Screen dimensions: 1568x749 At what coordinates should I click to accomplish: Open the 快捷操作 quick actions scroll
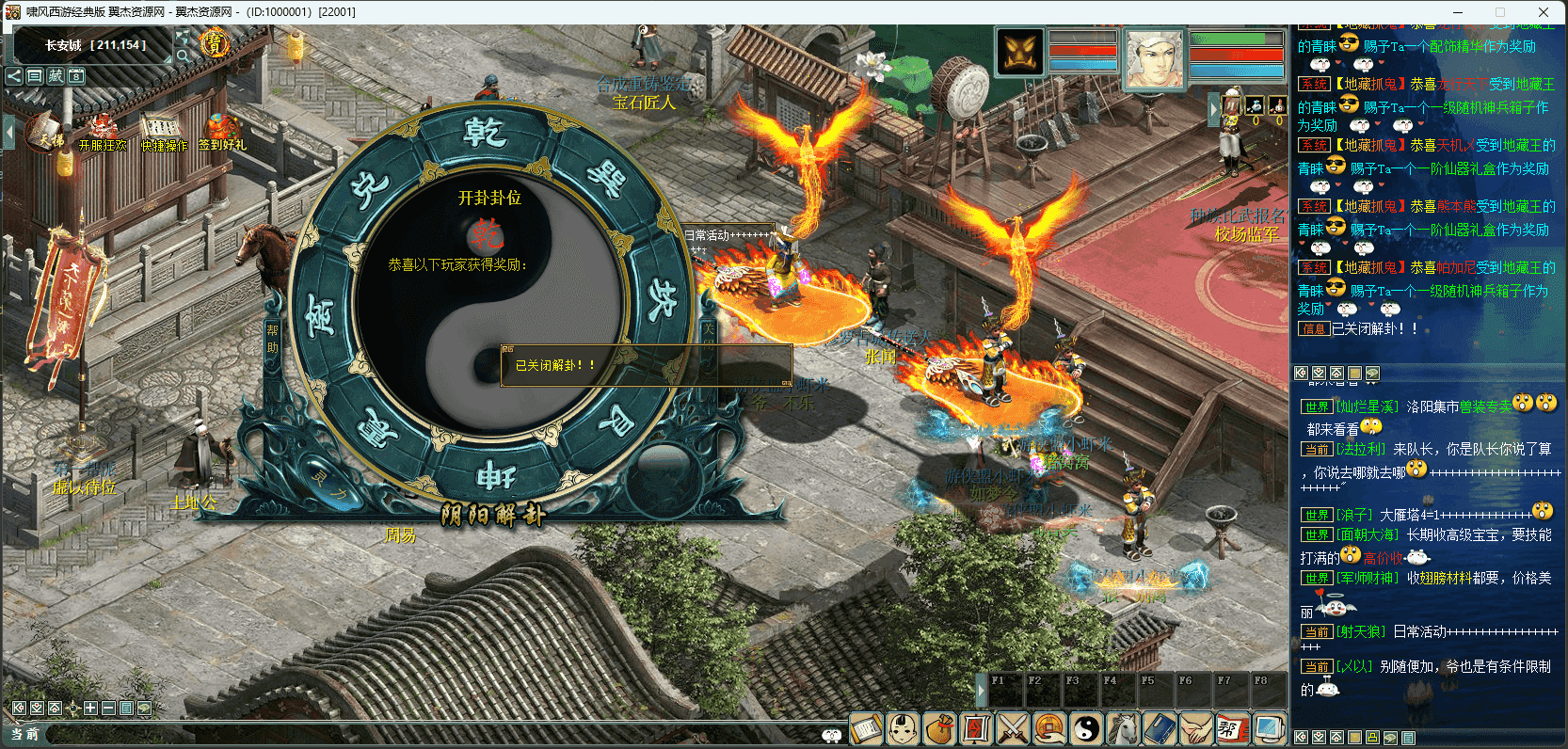click(164, 133)
